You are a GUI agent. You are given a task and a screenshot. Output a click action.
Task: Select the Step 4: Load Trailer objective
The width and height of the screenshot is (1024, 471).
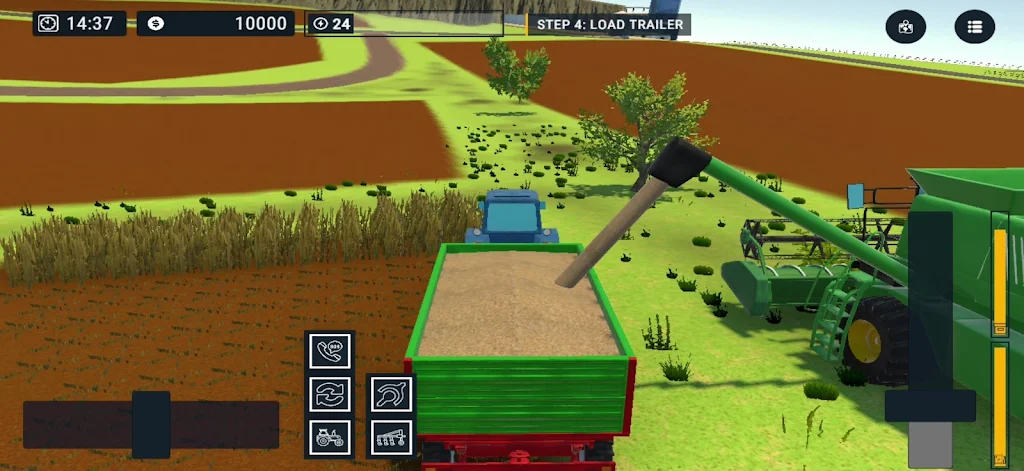coord(609,24)
